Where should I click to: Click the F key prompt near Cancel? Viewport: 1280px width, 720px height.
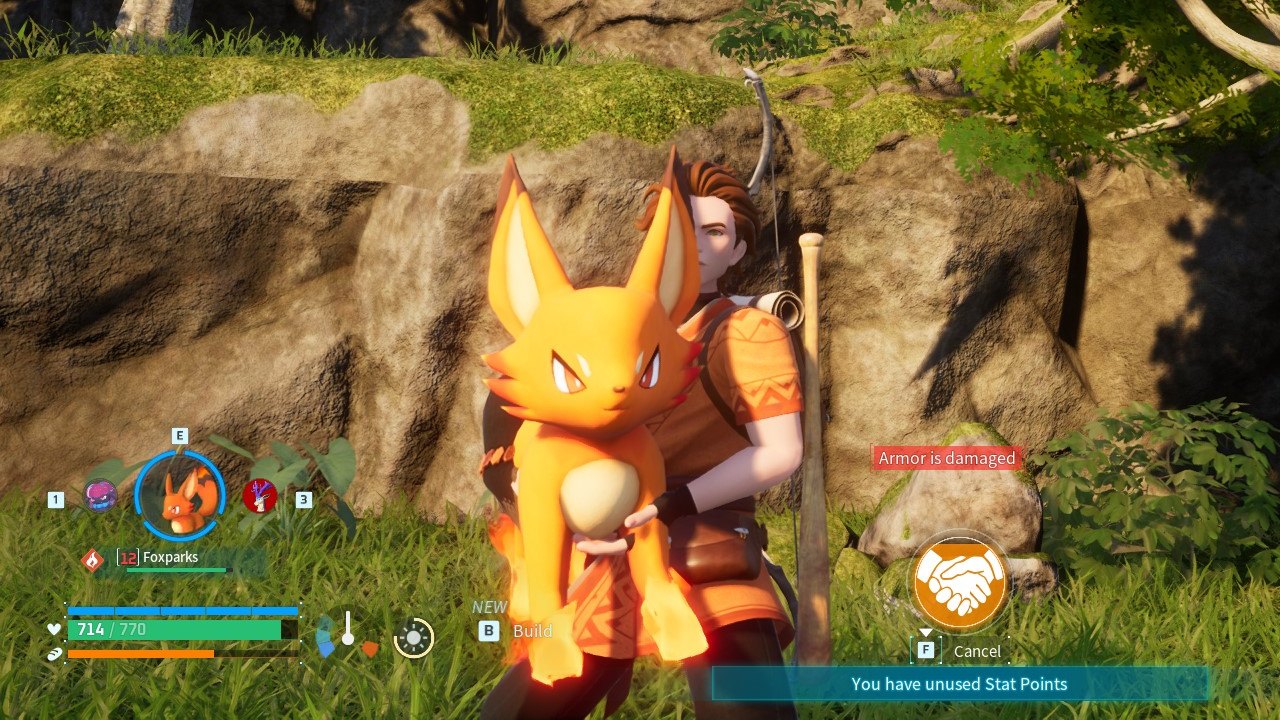(x=925, y=650)
